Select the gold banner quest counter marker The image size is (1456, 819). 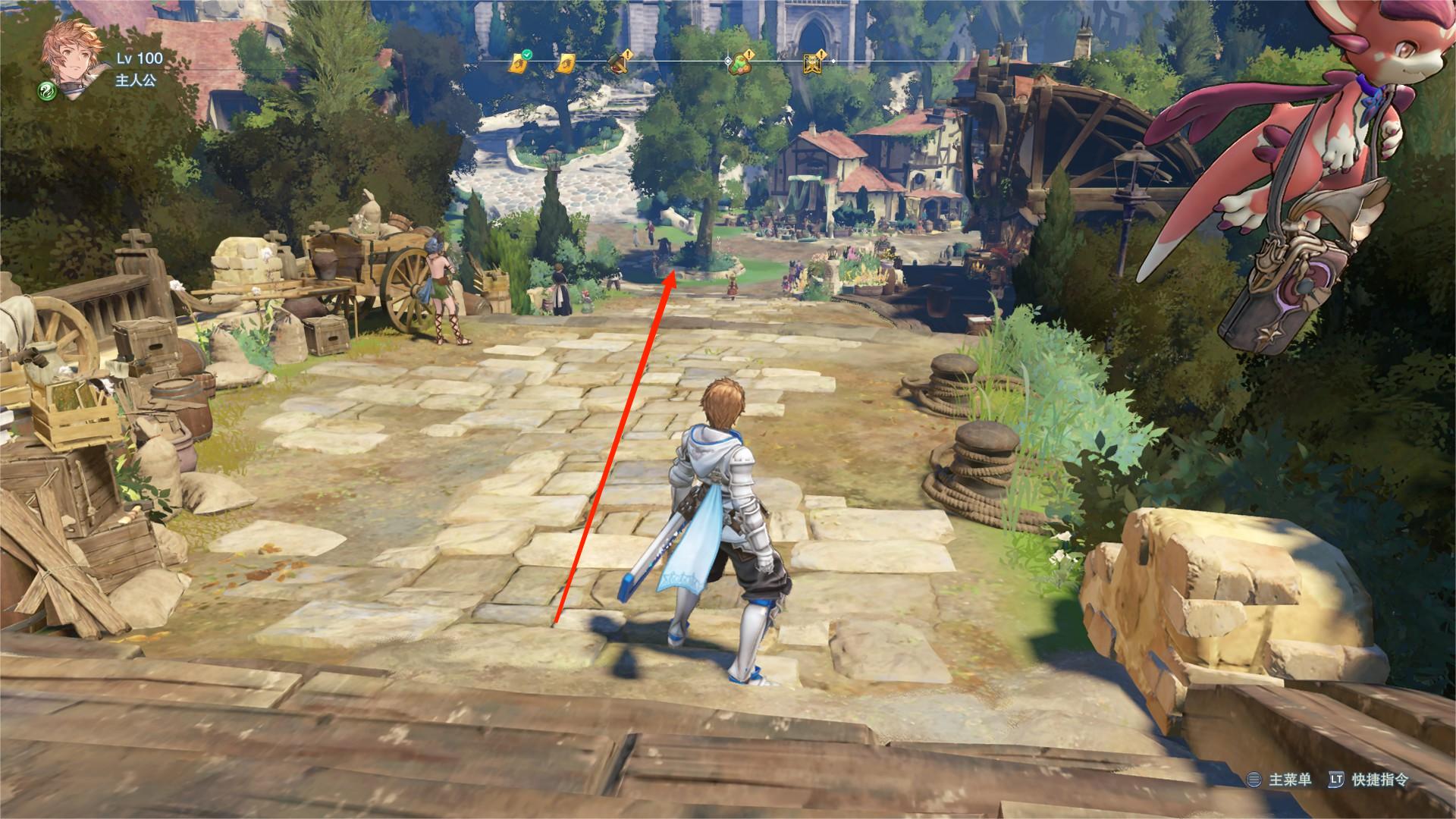[813, 64]
